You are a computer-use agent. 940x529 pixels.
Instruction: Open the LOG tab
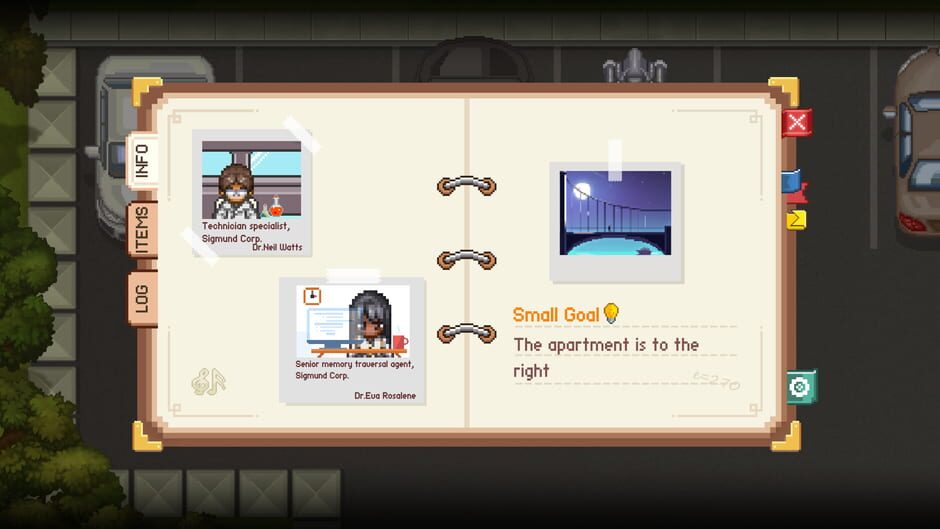tap(141, 297)
